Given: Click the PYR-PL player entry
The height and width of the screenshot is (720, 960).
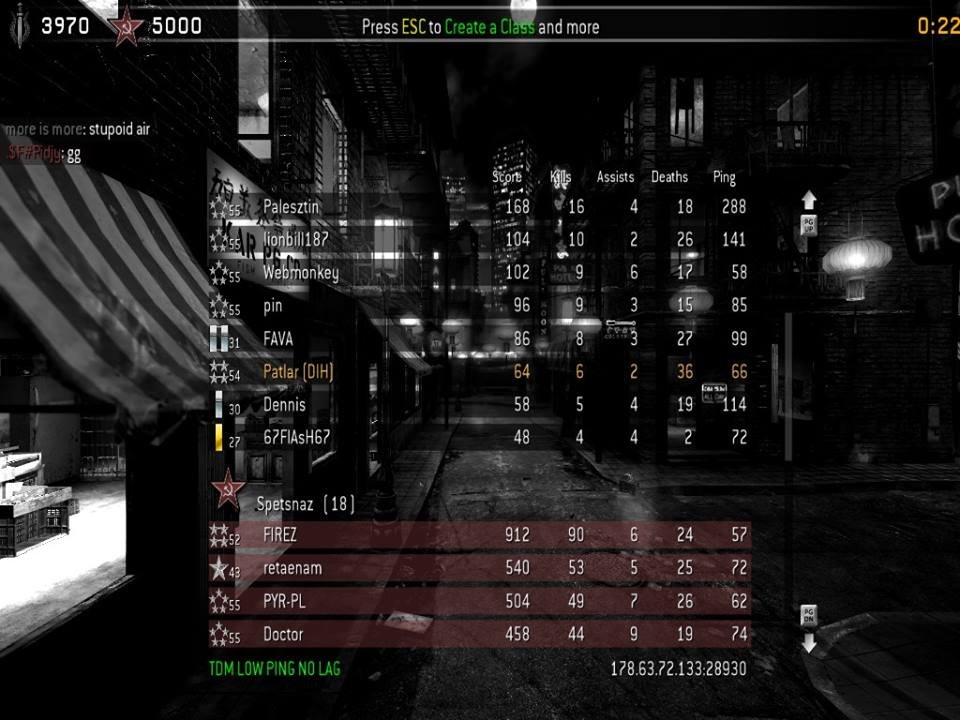Looking at the screenshot, I should [x=480, y=601].
